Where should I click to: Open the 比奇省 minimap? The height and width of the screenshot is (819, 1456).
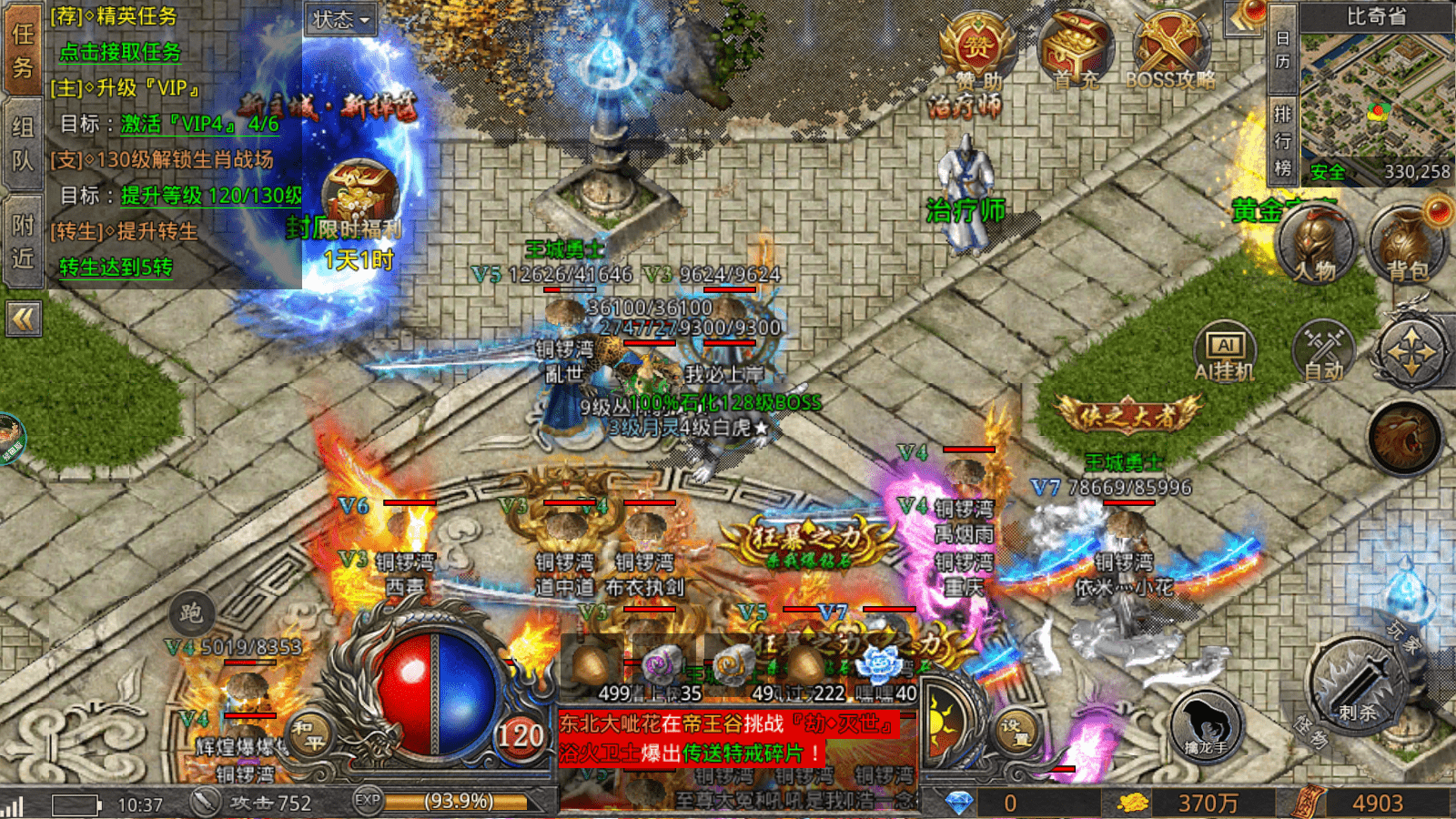click(1376, 100)
